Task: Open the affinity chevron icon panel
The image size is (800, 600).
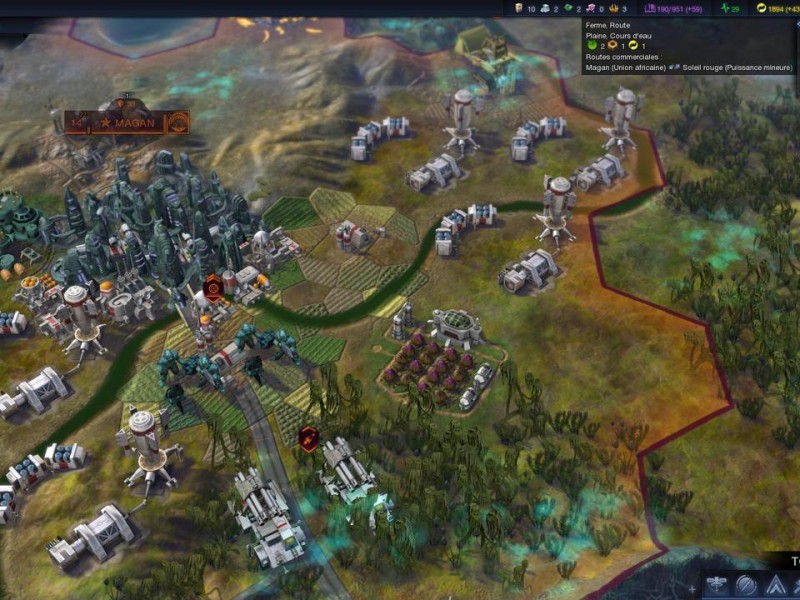Action: 776,586
